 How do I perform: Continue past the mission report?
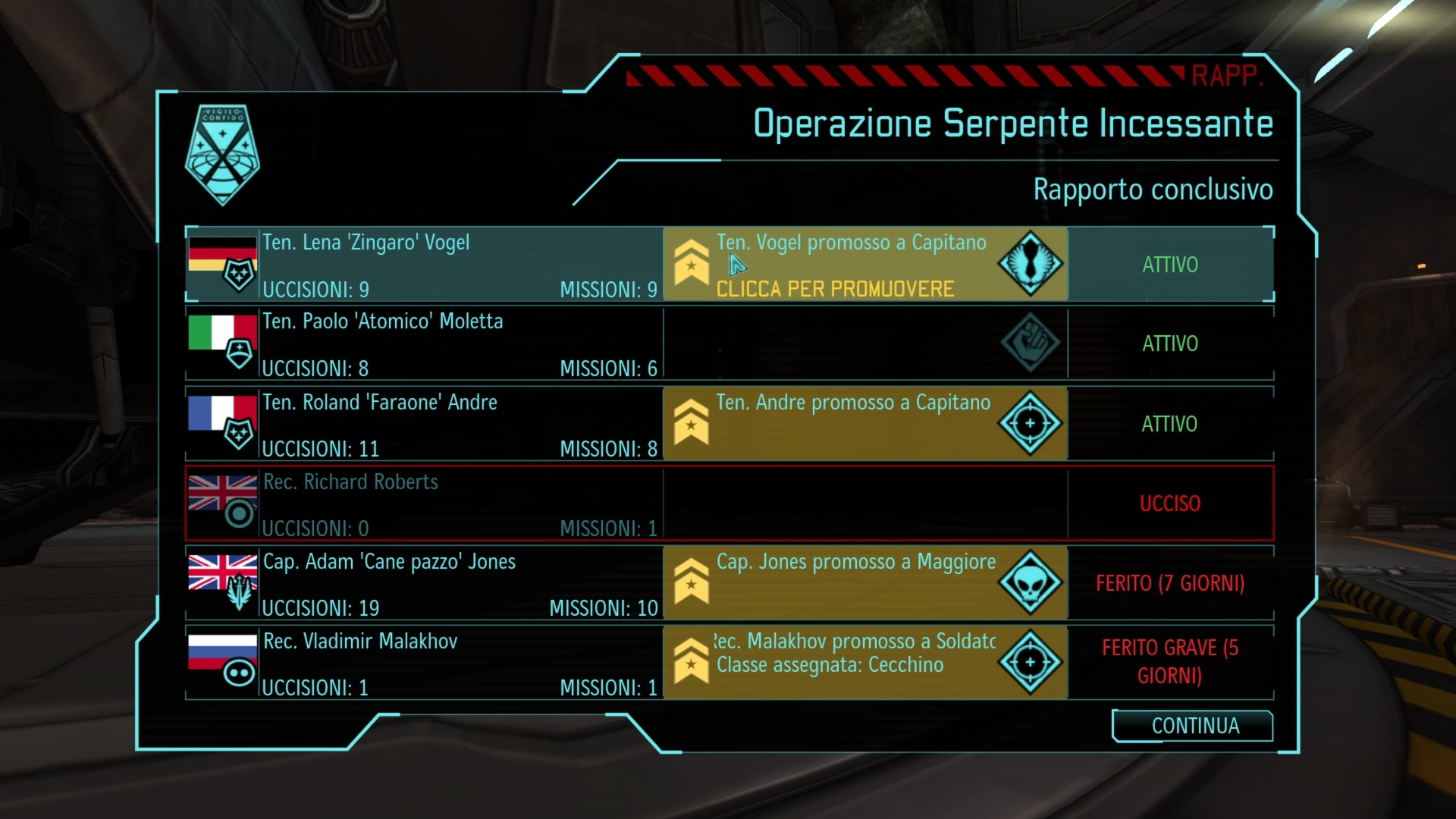1193,726
